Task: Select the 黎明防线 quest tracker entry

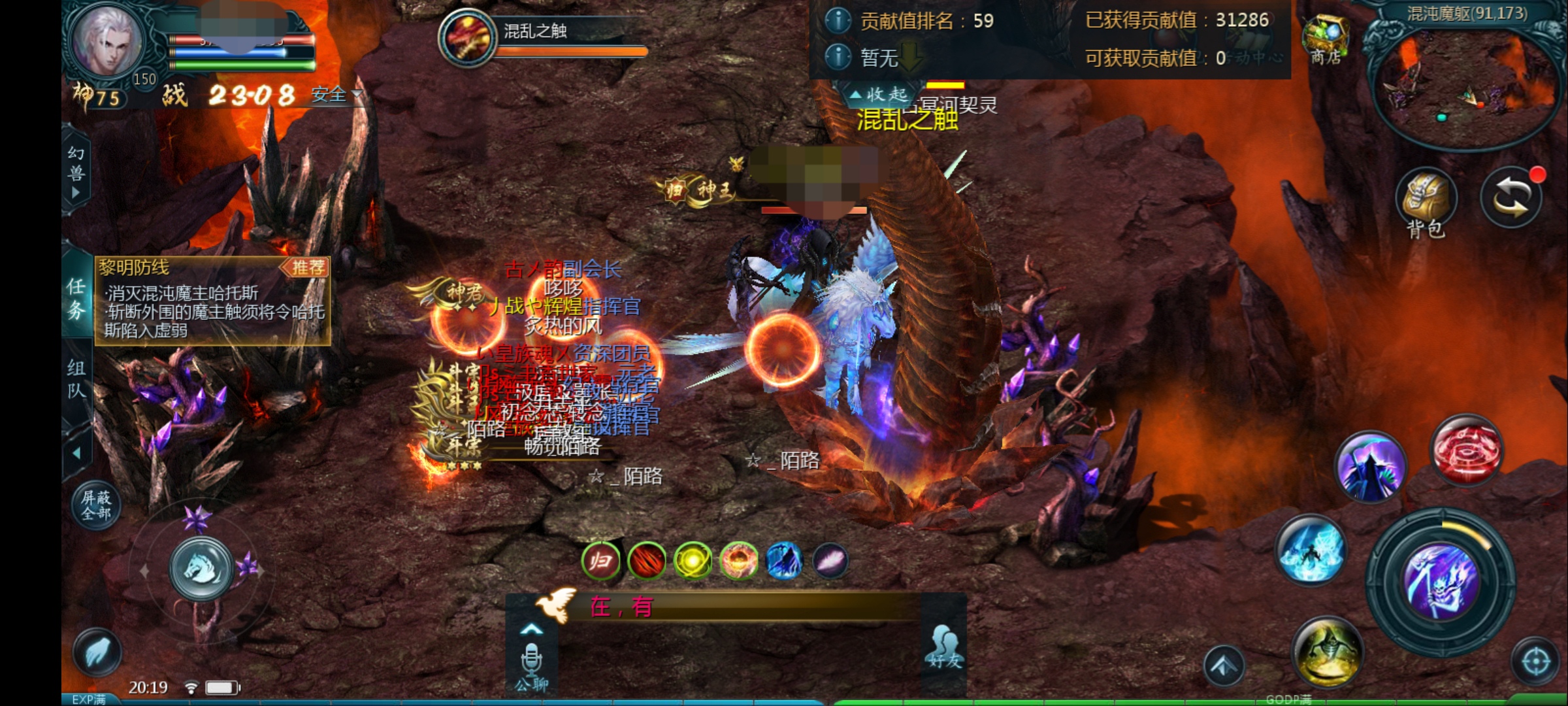Action: (212, 301)
